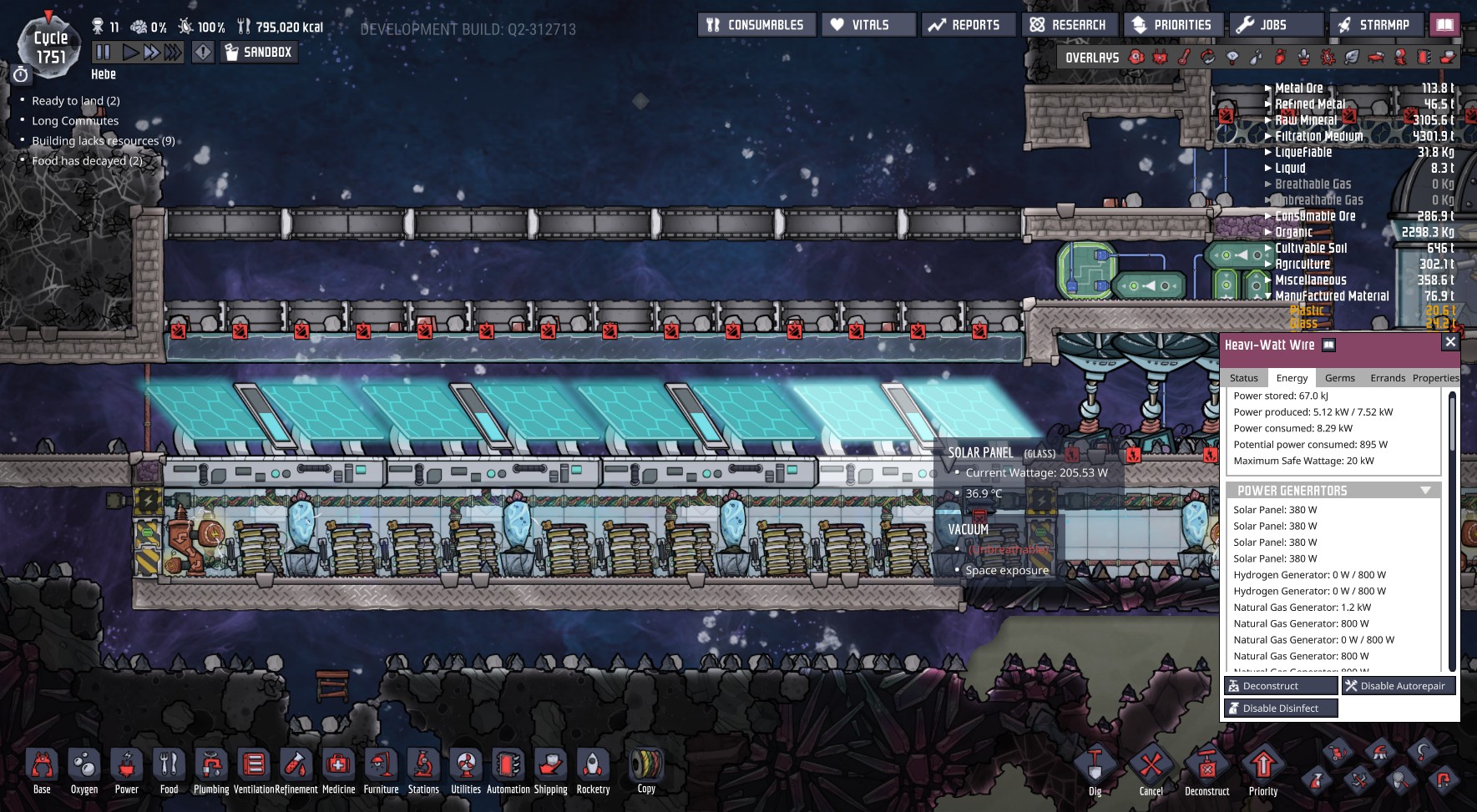Screen dimensions: 1477x812
Task: Click Disable Disinfect
Action: coord(1281,709)
